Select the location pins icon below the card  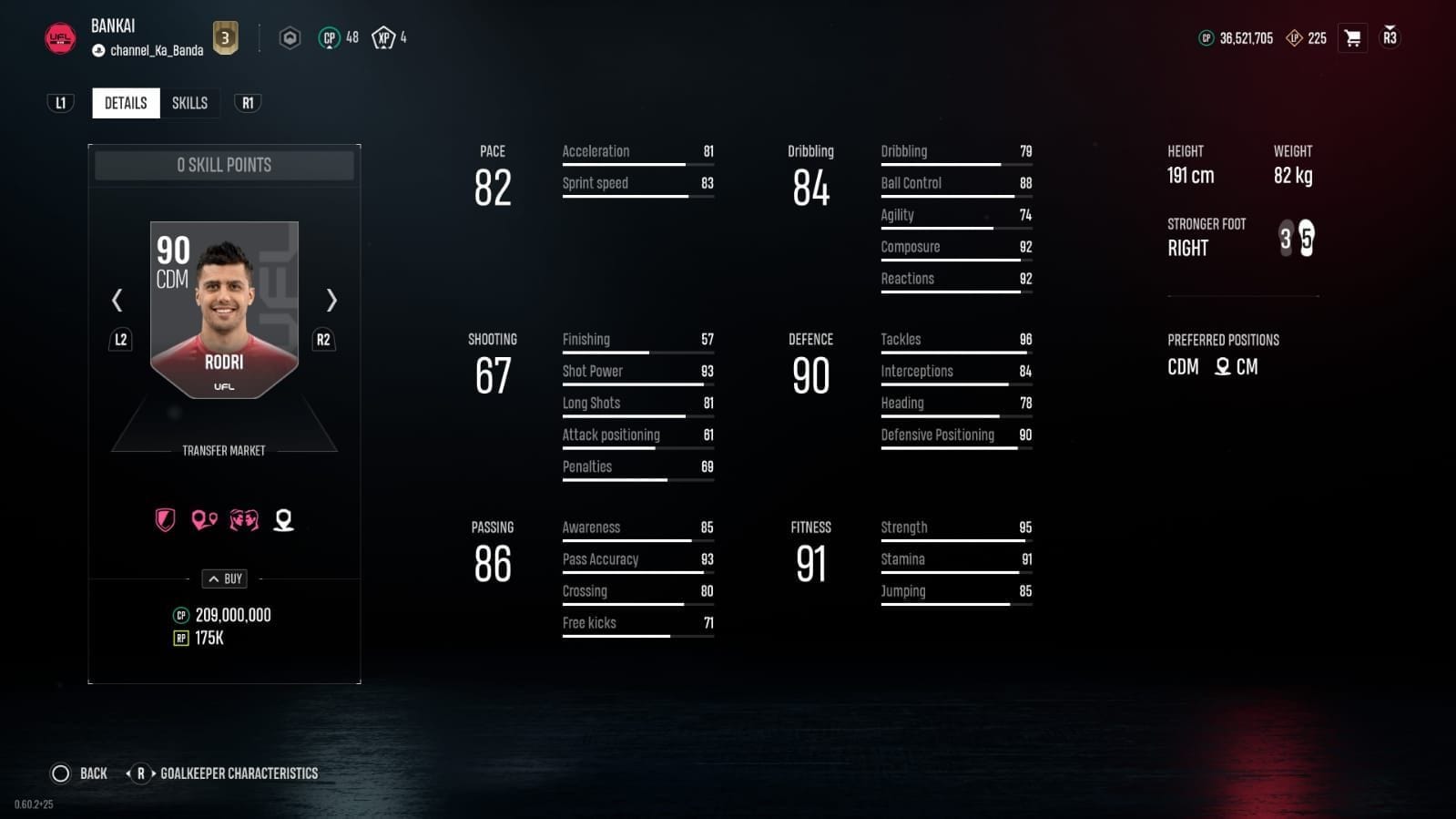(203, 519)
